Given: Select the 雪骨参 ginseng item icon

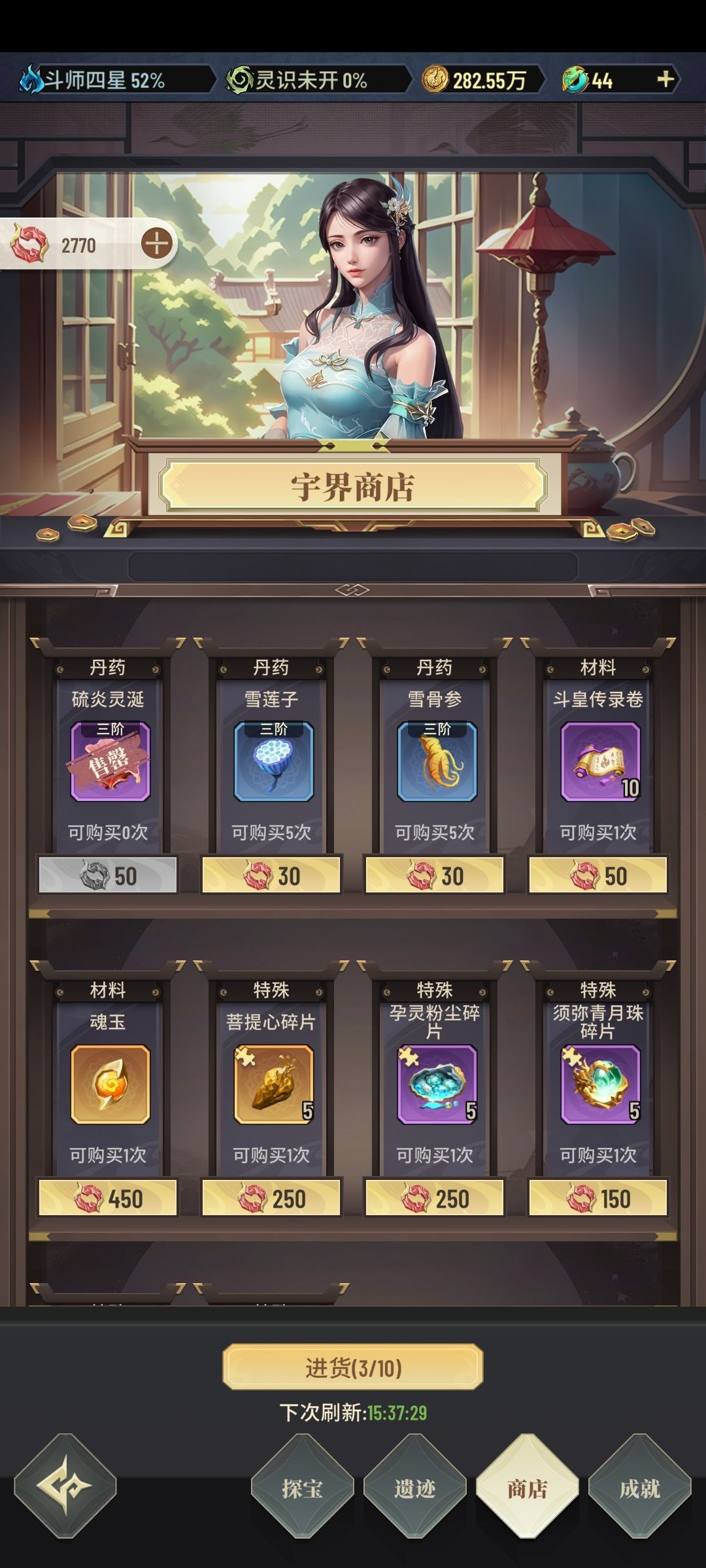Looking at the screenshot, I should click(437, 762).
